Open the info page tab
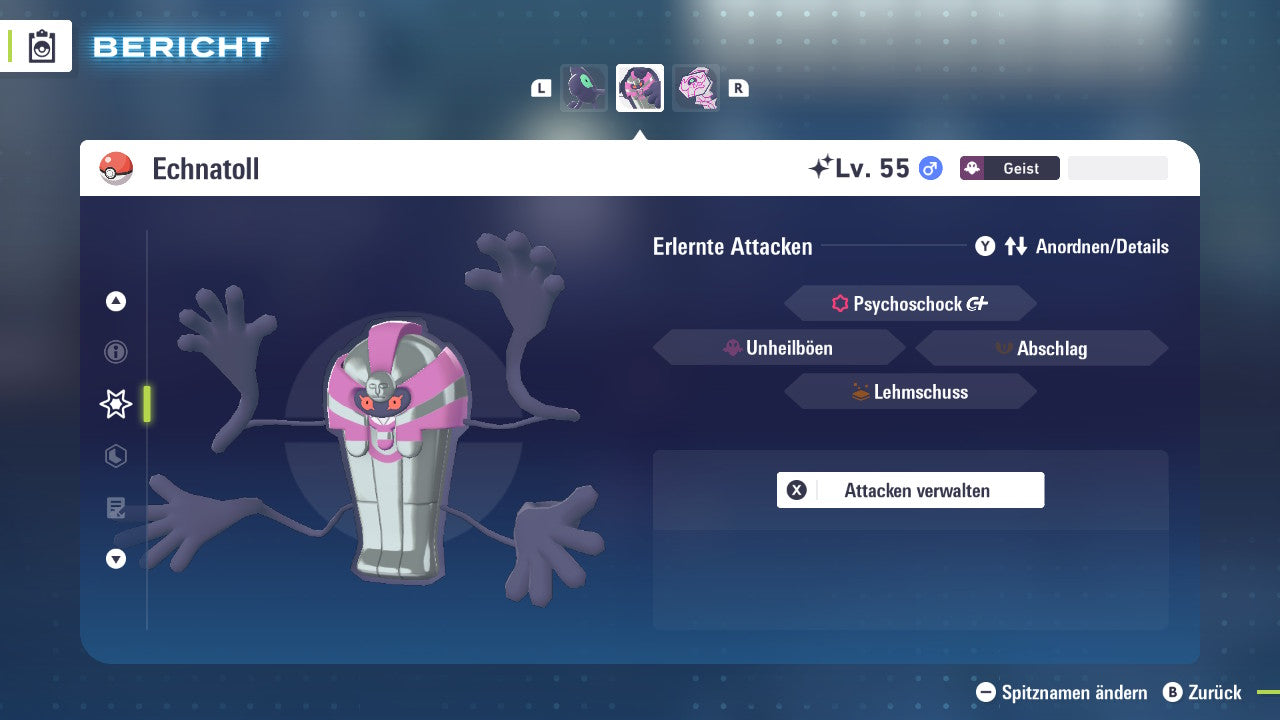This screenshot has height=720, width=1280. coord(116,352)
